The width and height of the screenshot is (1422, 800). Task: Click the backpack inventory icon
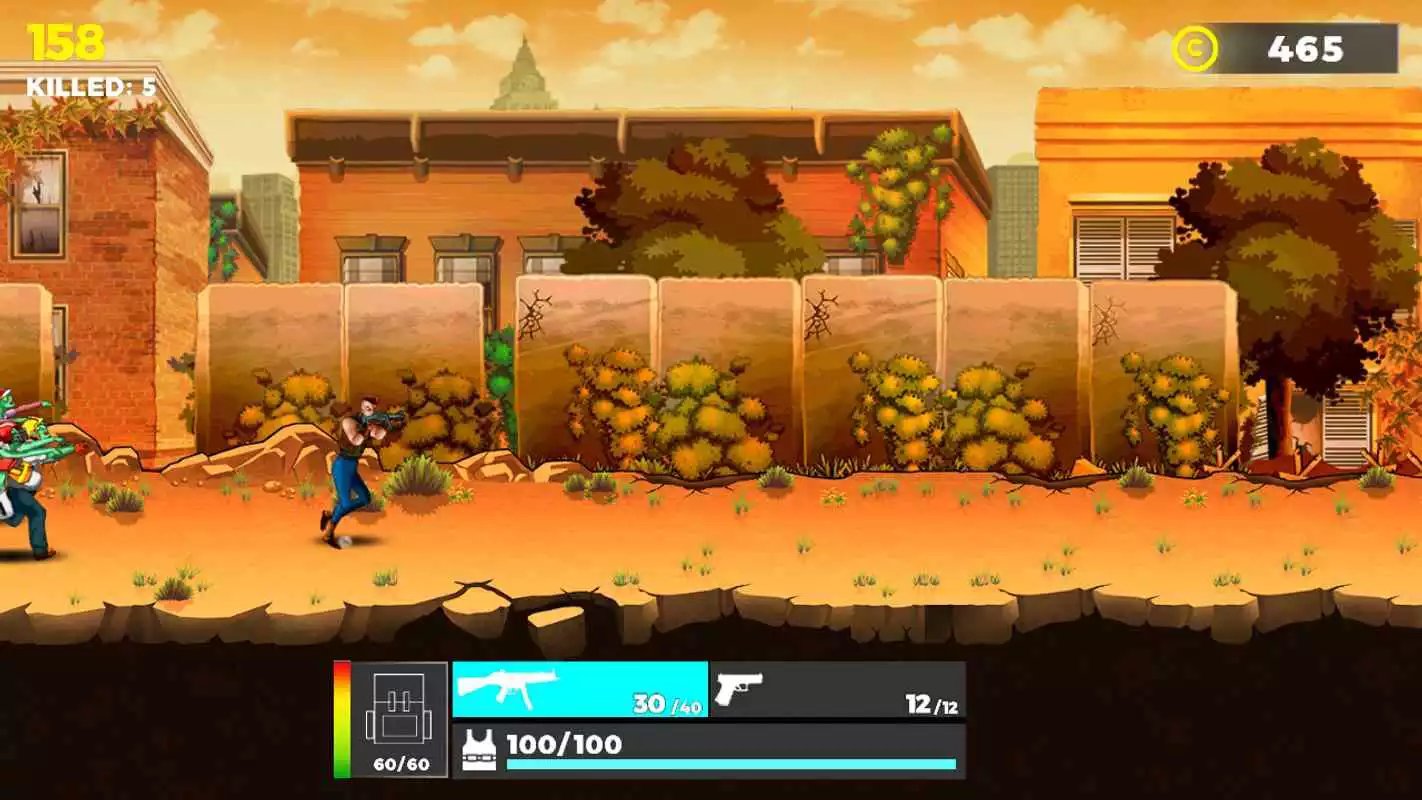pyautogui.click(x=401, y=708)
